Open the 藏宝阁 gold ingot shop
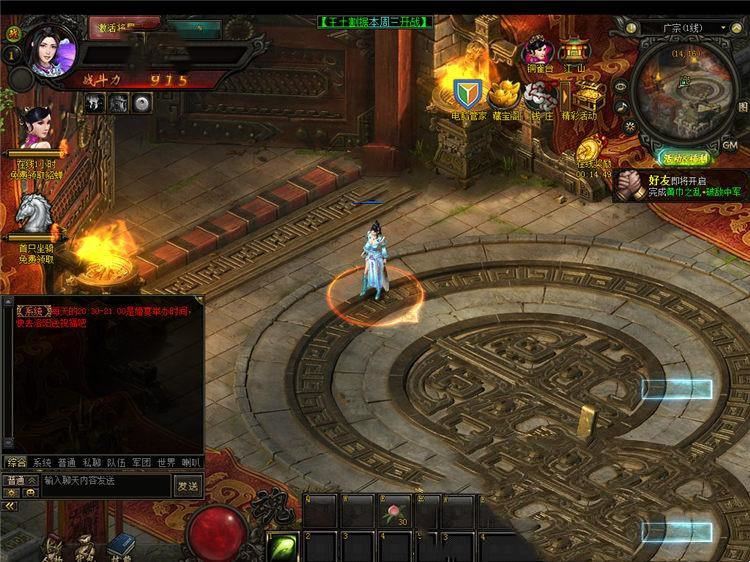The width and height of the screenshot is (750, 562). tap(502, 95)
